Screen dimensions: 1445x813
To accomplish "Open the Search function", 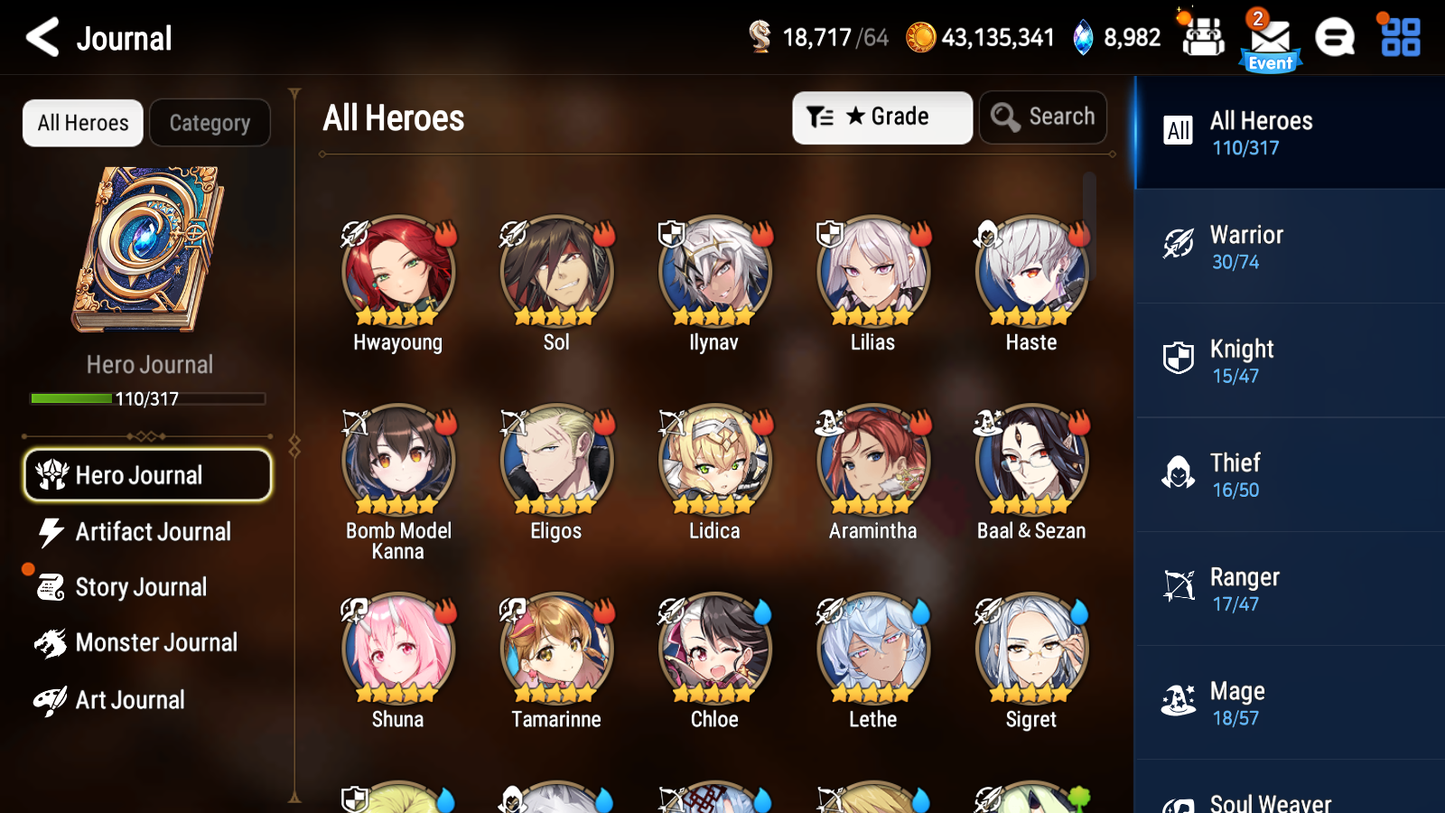I will coord(1043,117).
